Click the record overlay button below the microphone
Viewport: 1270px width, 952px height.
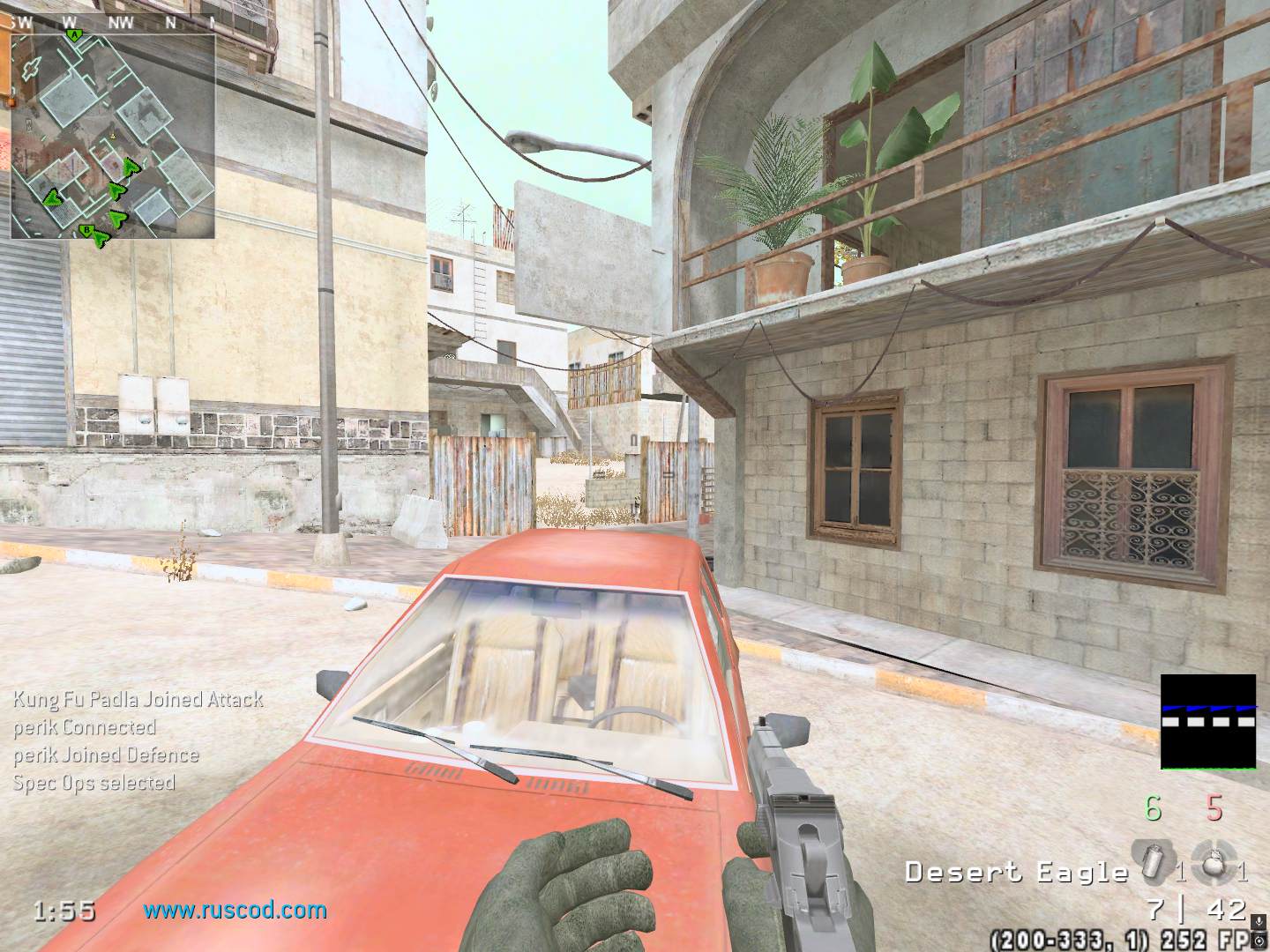pyautogui.click(x=1259, y=942)
